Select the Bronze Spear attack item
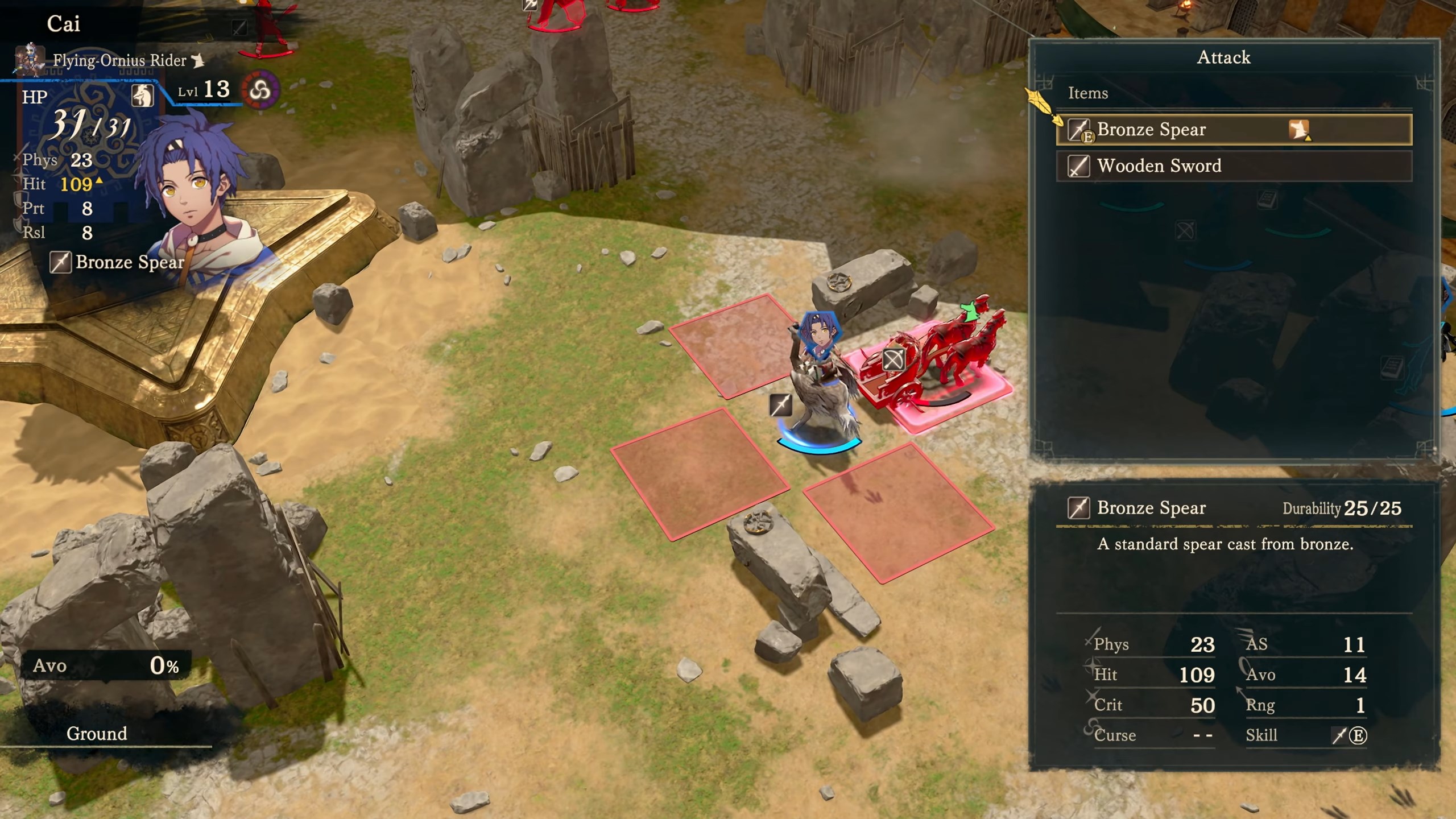This screenshot has height=819, width=1456. pyautogui.click(x=1233, y=130)
